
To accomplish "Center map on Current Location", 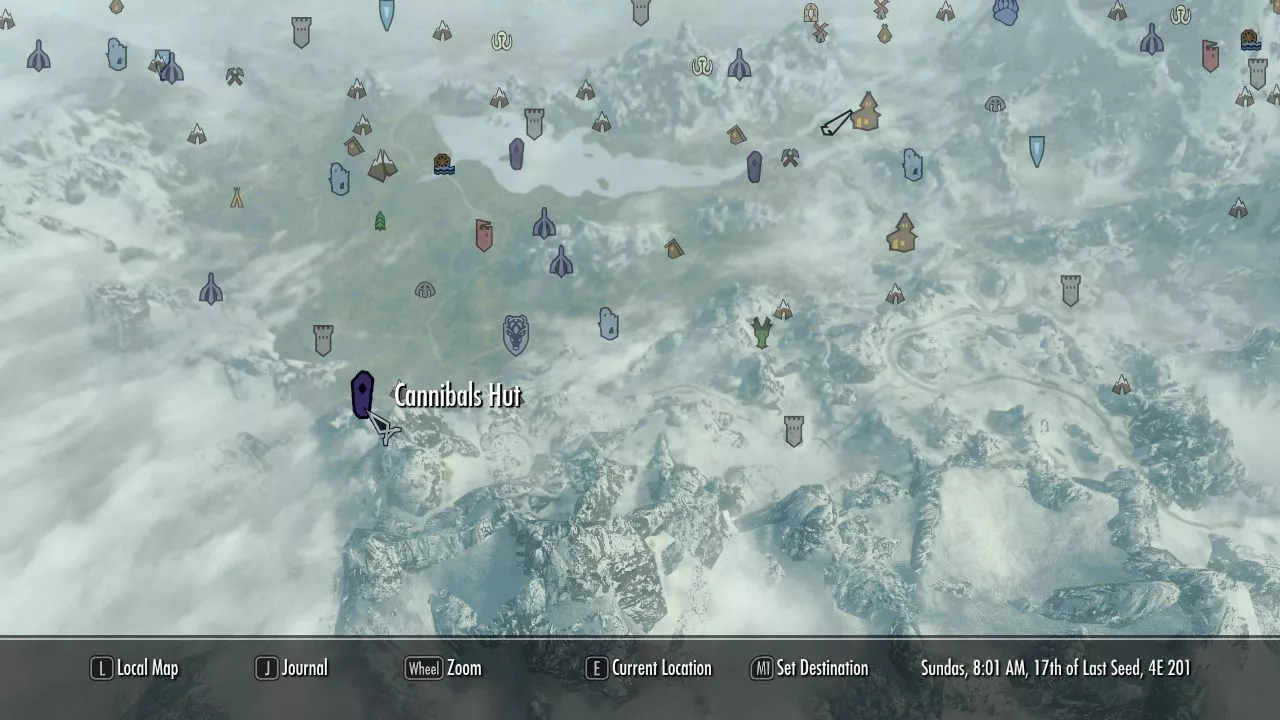I will pyautogui.click(x=649, y=668).
